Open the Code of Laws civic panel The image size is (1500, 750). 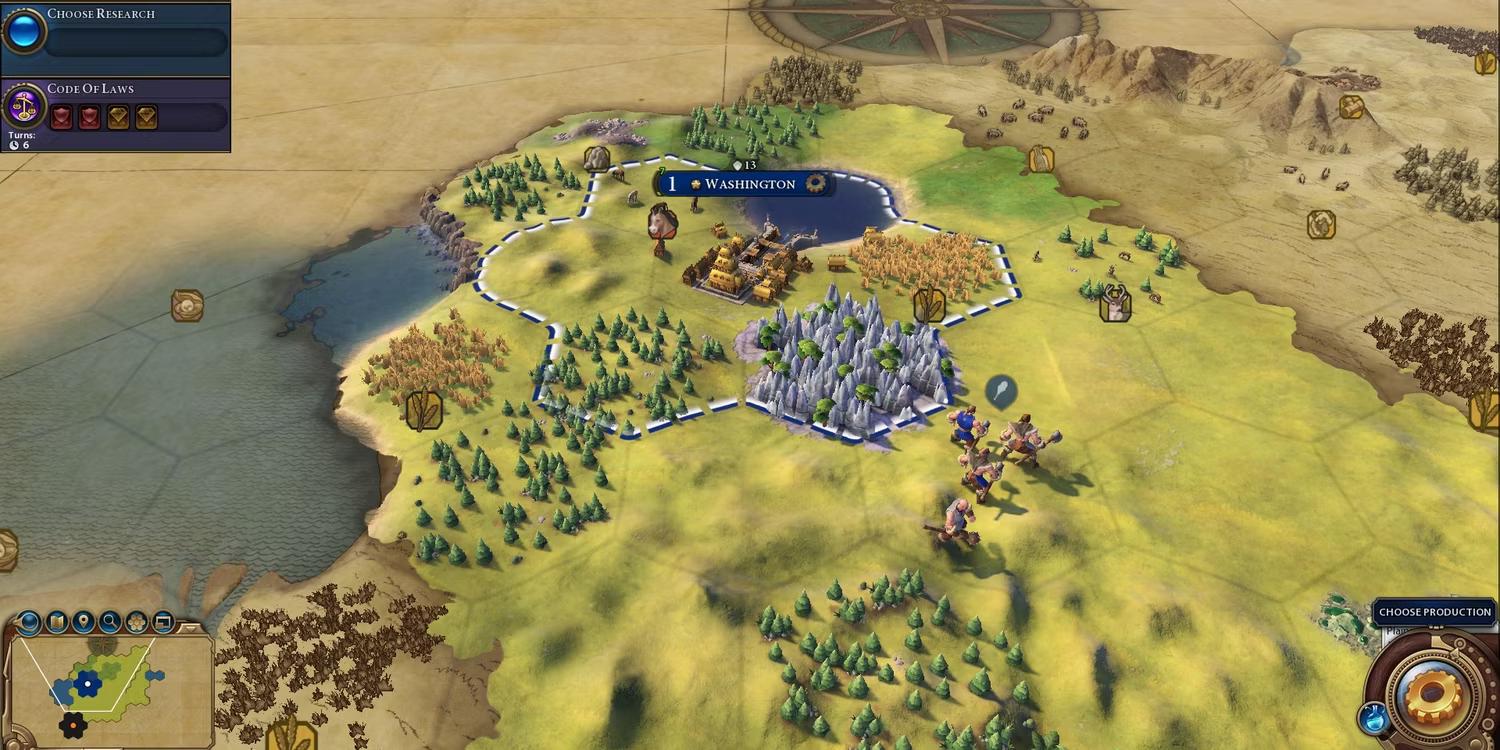click(115, 108)
